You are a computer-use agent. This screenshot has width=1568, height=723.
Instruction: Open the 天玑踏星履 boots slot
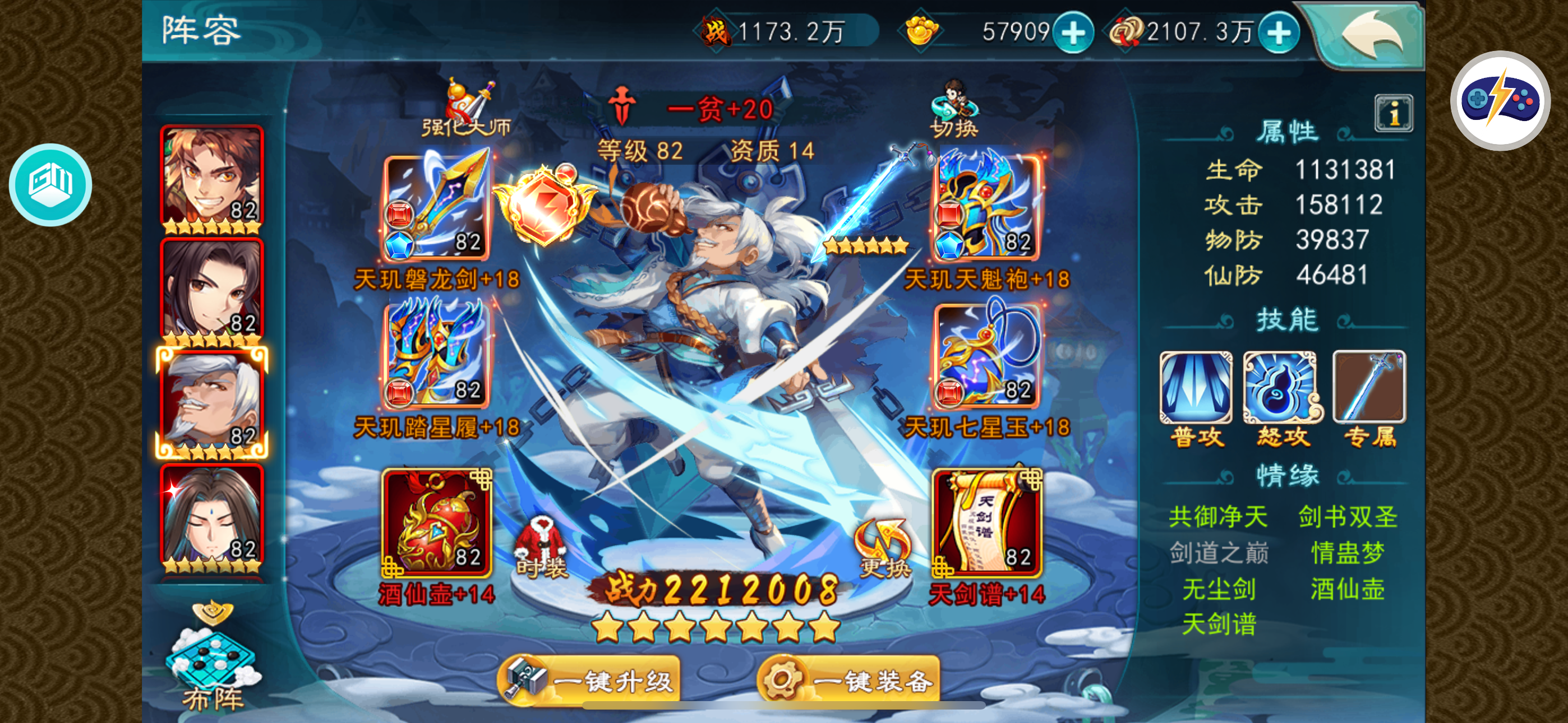pos(436,355)
